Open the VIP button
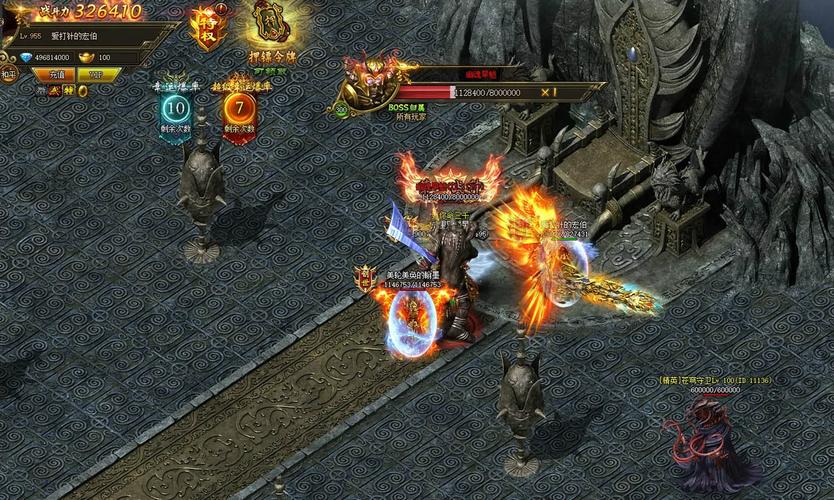Screen dimensions: 834x500 pyautogui.click(x=97, y=74)
